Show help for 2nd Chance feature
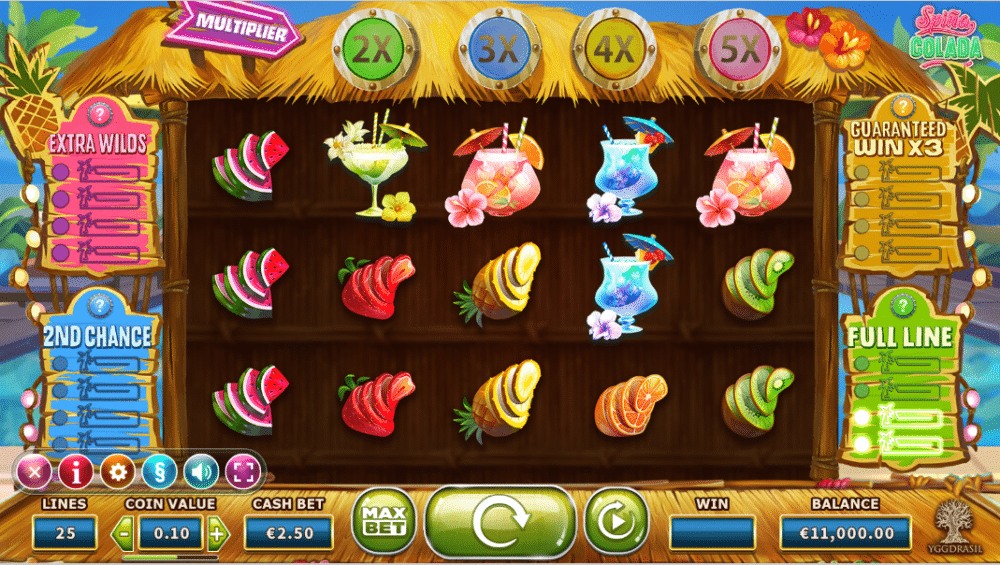Screen dimensions: 1000x565 [97, 303]
